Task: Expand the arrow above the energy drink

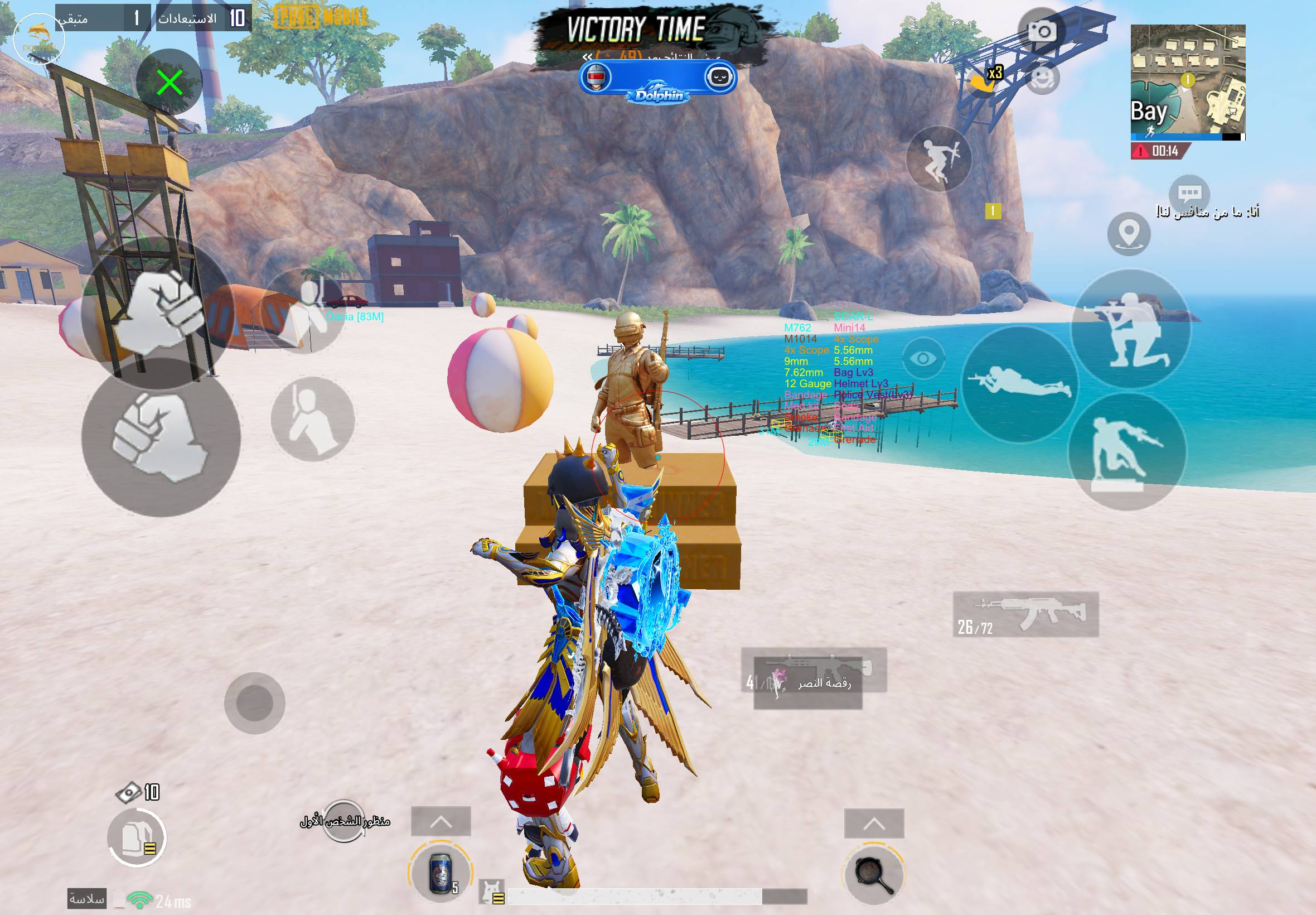Action: [441, 823]
